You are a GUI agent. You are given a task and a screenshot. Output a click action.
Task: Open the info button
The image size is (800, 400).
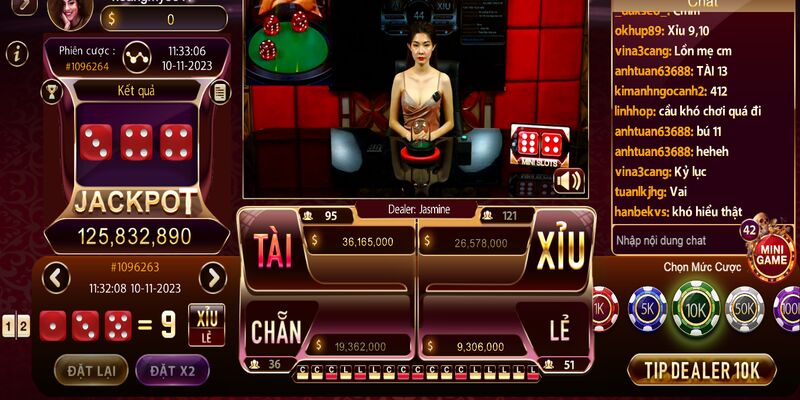(x=16, y=54)
